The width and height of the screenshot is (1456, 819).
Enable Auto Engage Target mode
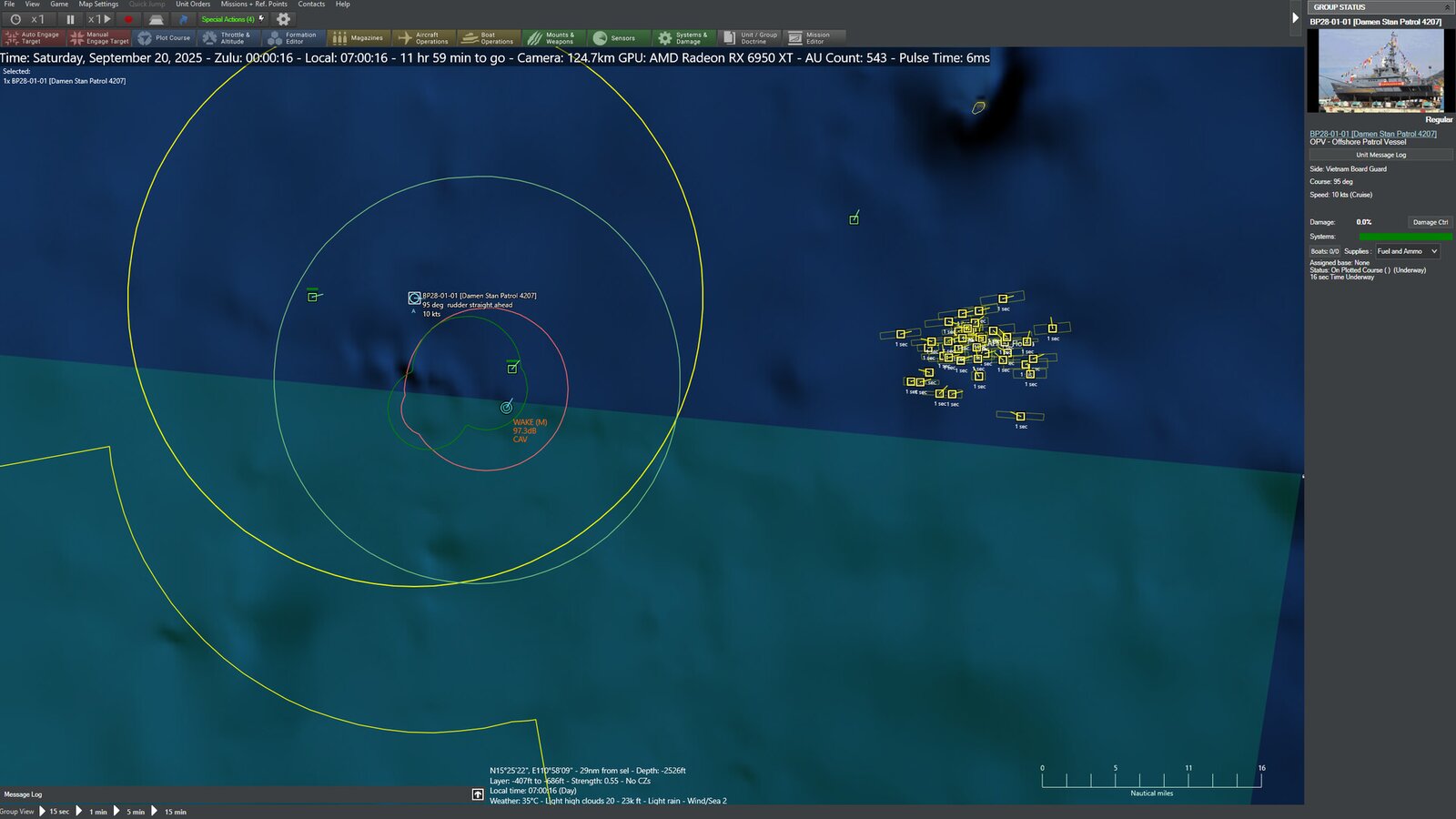[x=35, y=37]
